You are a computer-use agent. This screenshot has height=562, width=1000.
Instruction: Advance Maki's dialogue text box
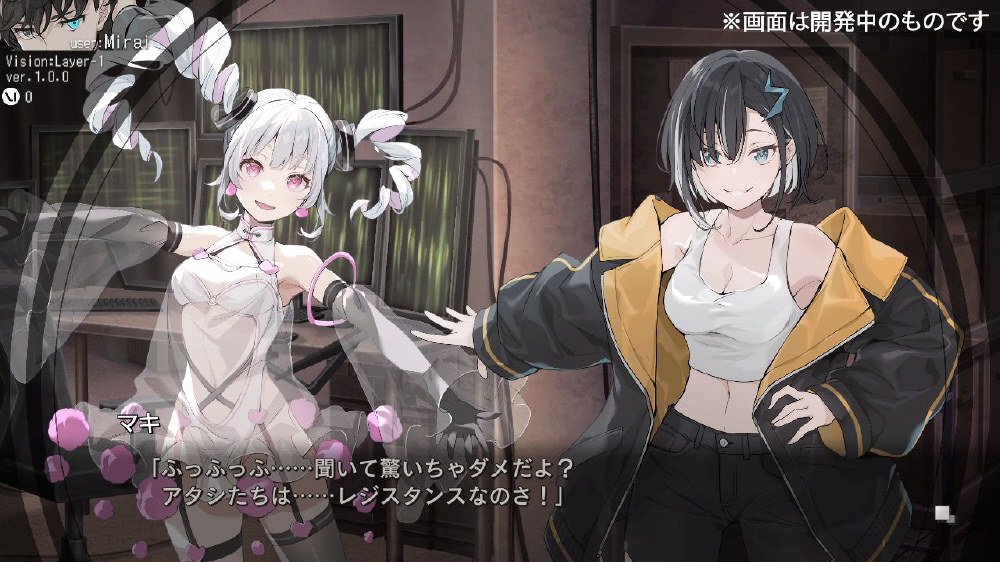[x=360, y=481]
